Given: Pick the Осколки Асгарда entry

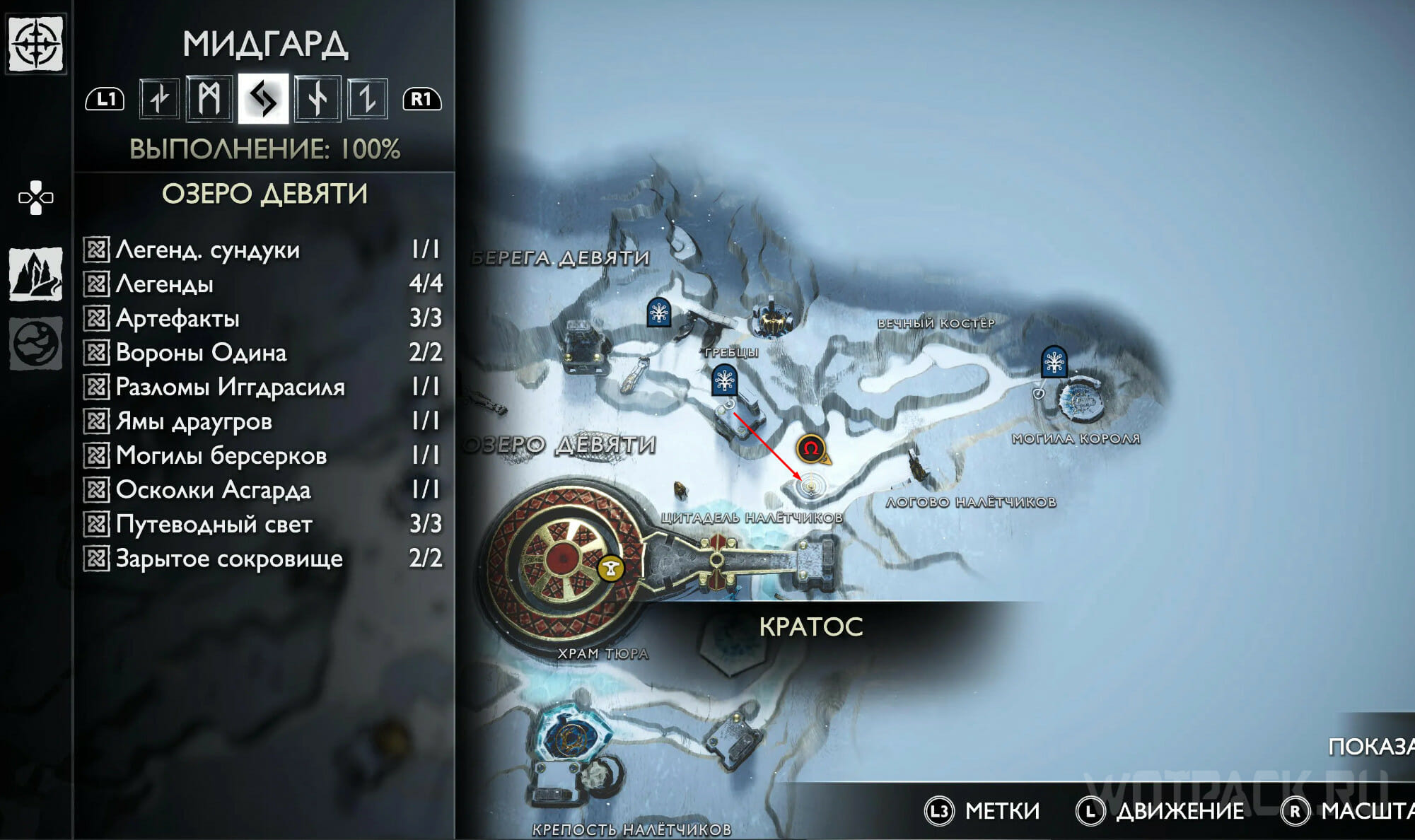Looking at the screenshot, I should 262,489.
